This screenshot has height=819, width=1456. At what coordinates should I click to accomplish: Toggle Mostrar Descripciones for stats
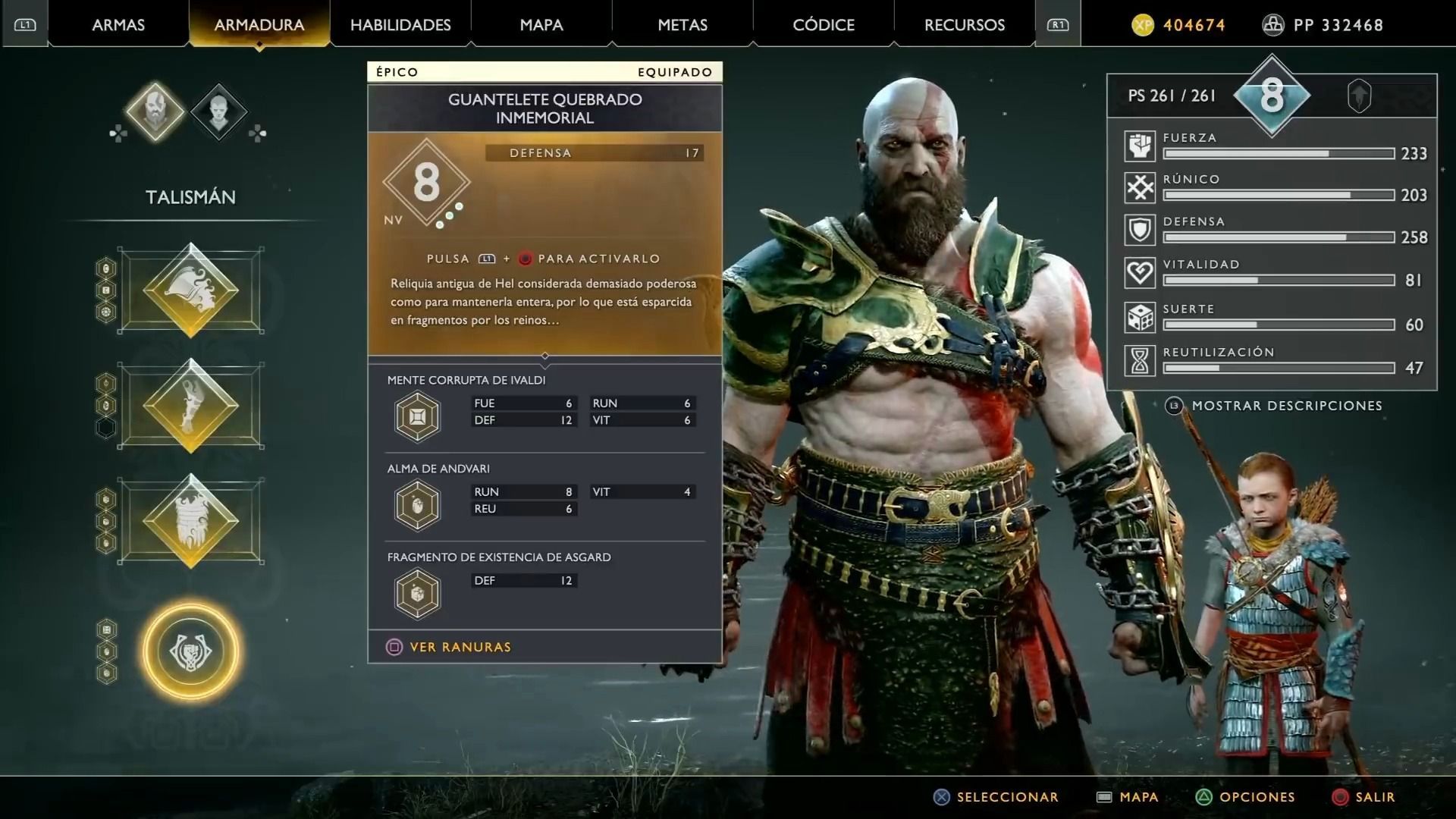(1286, 406)
